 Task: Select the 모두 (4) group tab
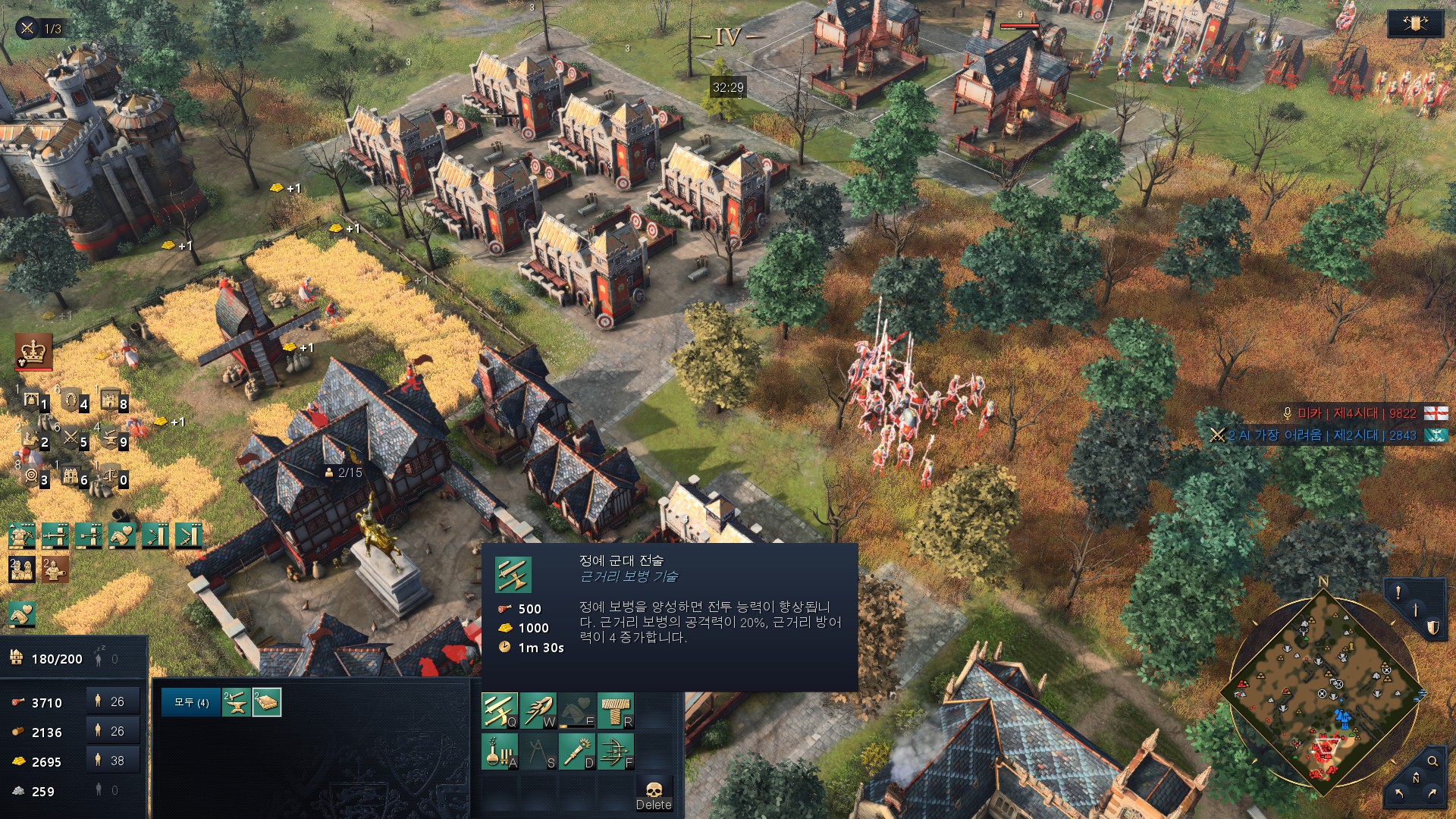click(x=191, y=702)
